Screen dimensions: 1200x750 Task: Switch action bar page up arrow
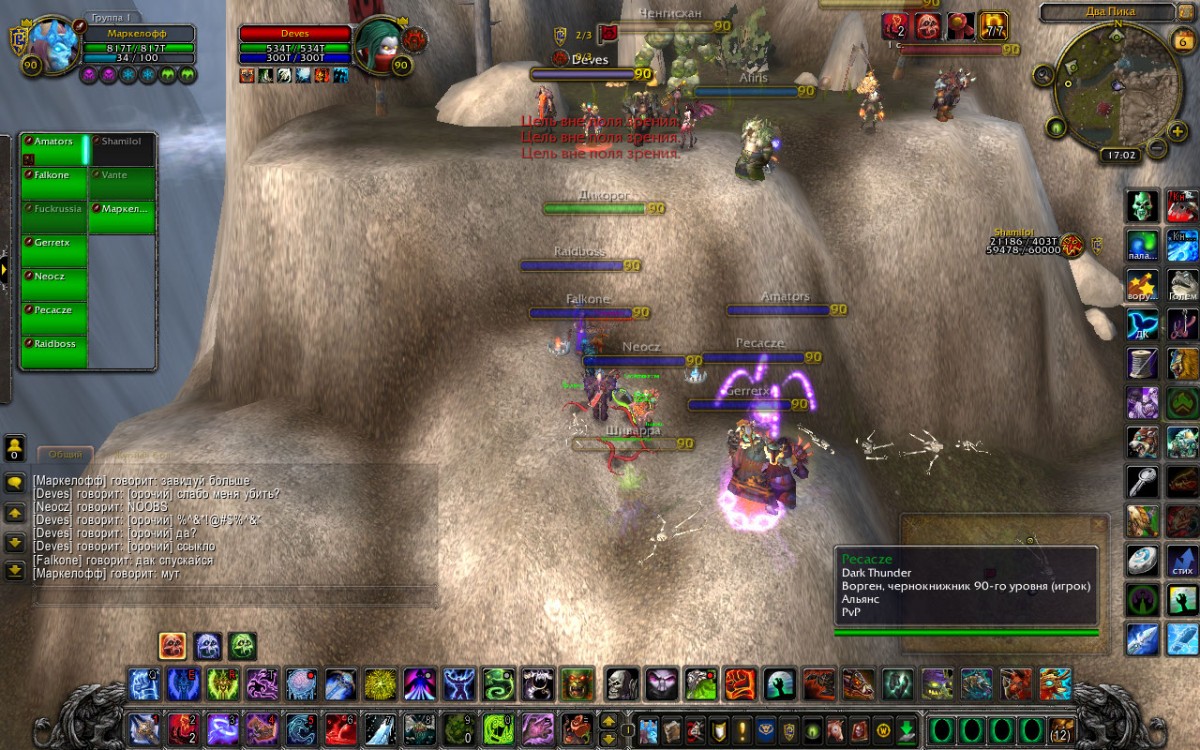click(x=608, y=719)
